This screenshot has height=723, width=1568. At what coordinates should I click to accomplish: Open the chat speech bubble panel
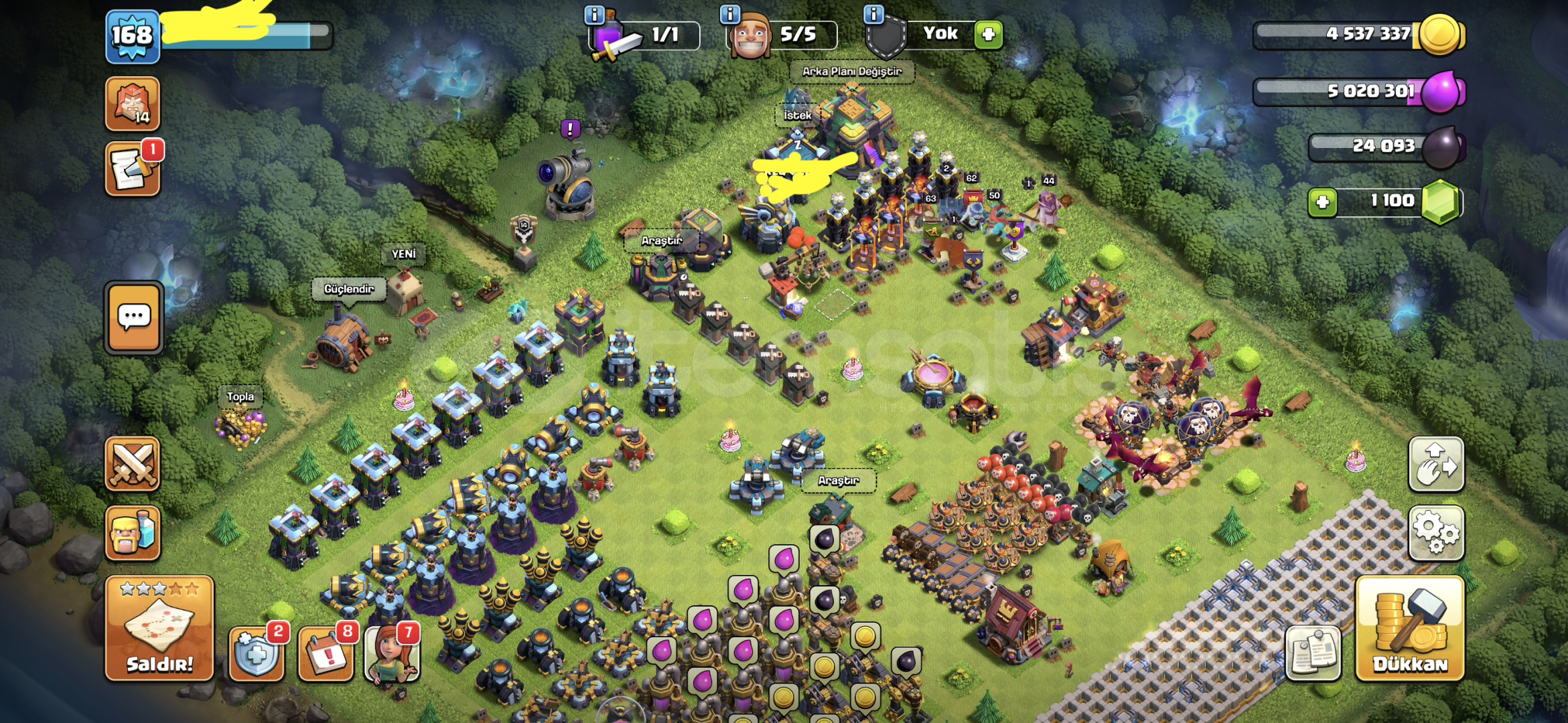click(x=134, y=317)
